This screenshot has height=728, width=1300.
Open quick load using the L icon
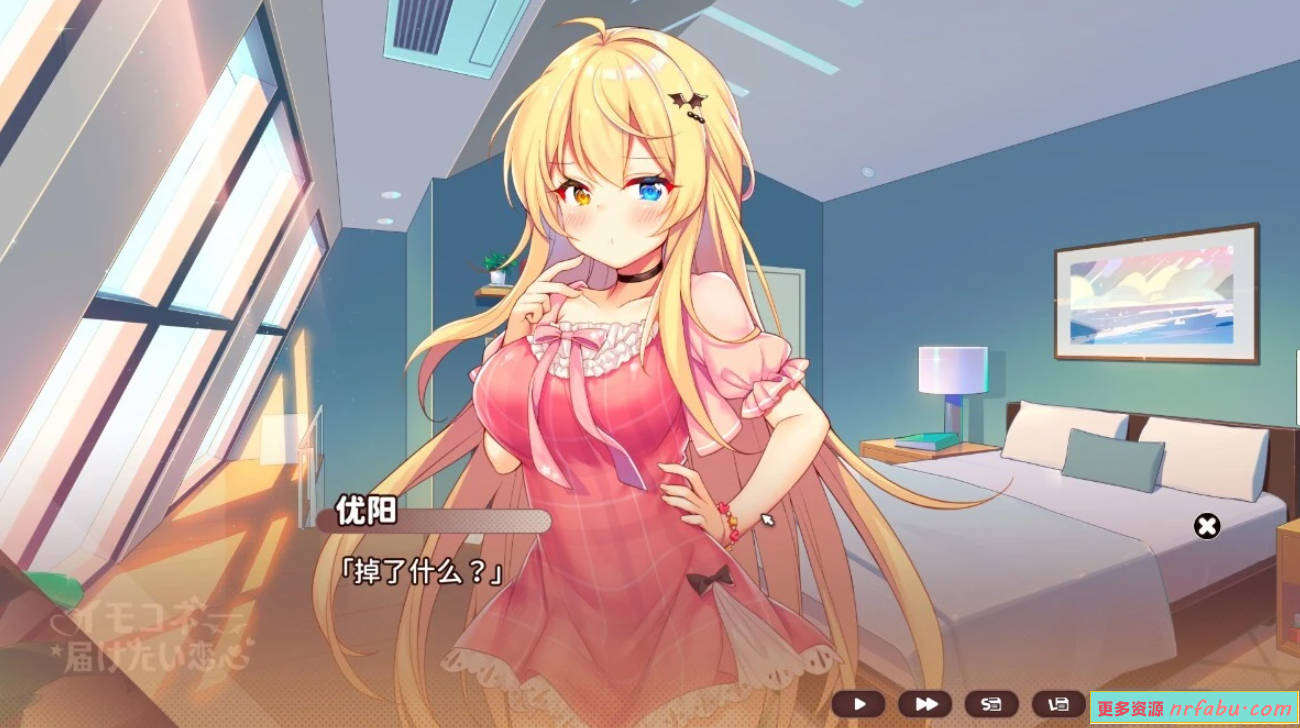(x=1056, y=702)
